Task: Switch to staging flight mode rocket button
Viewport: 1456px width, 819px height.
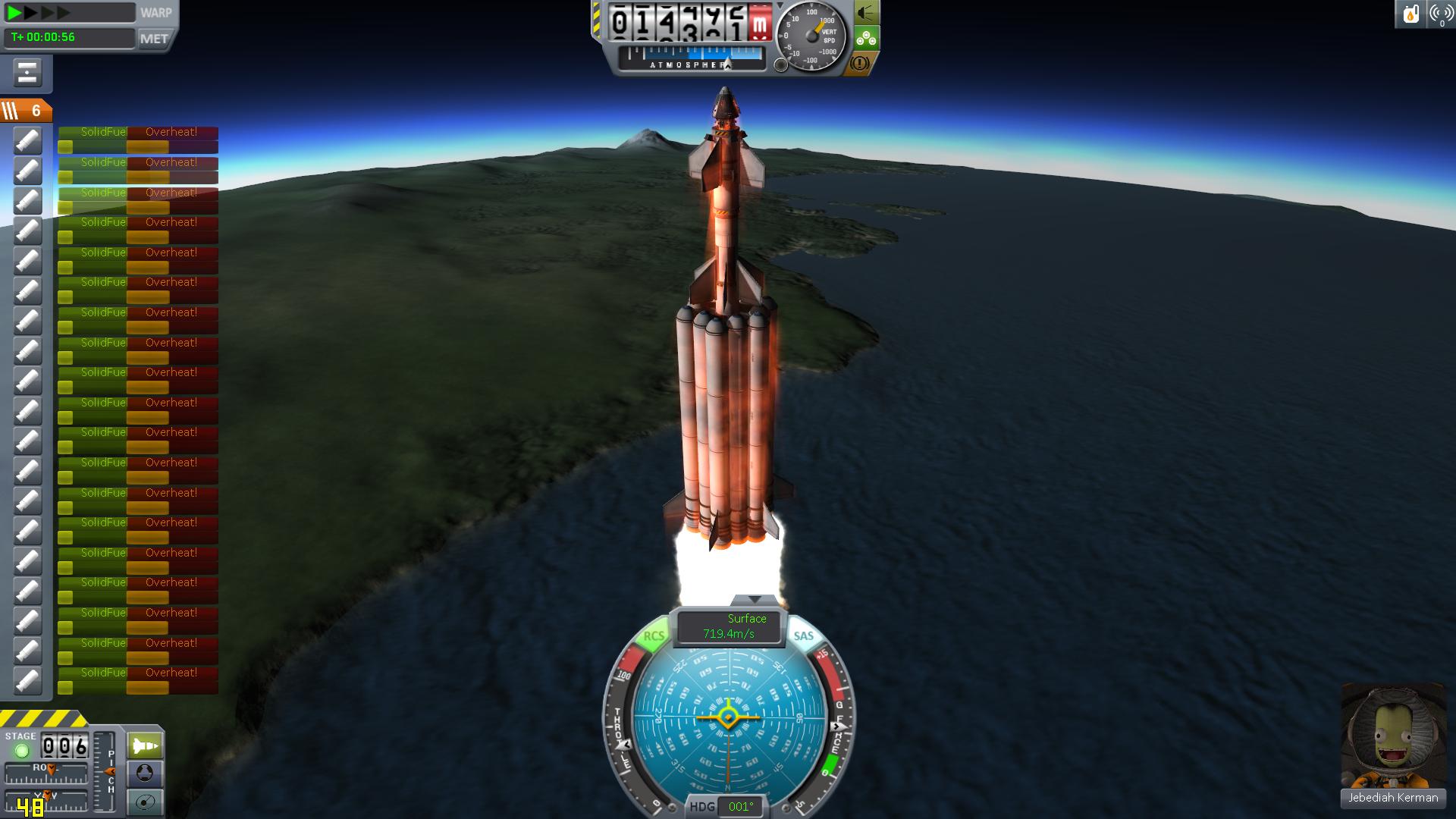Action: (x=145, y=745)
